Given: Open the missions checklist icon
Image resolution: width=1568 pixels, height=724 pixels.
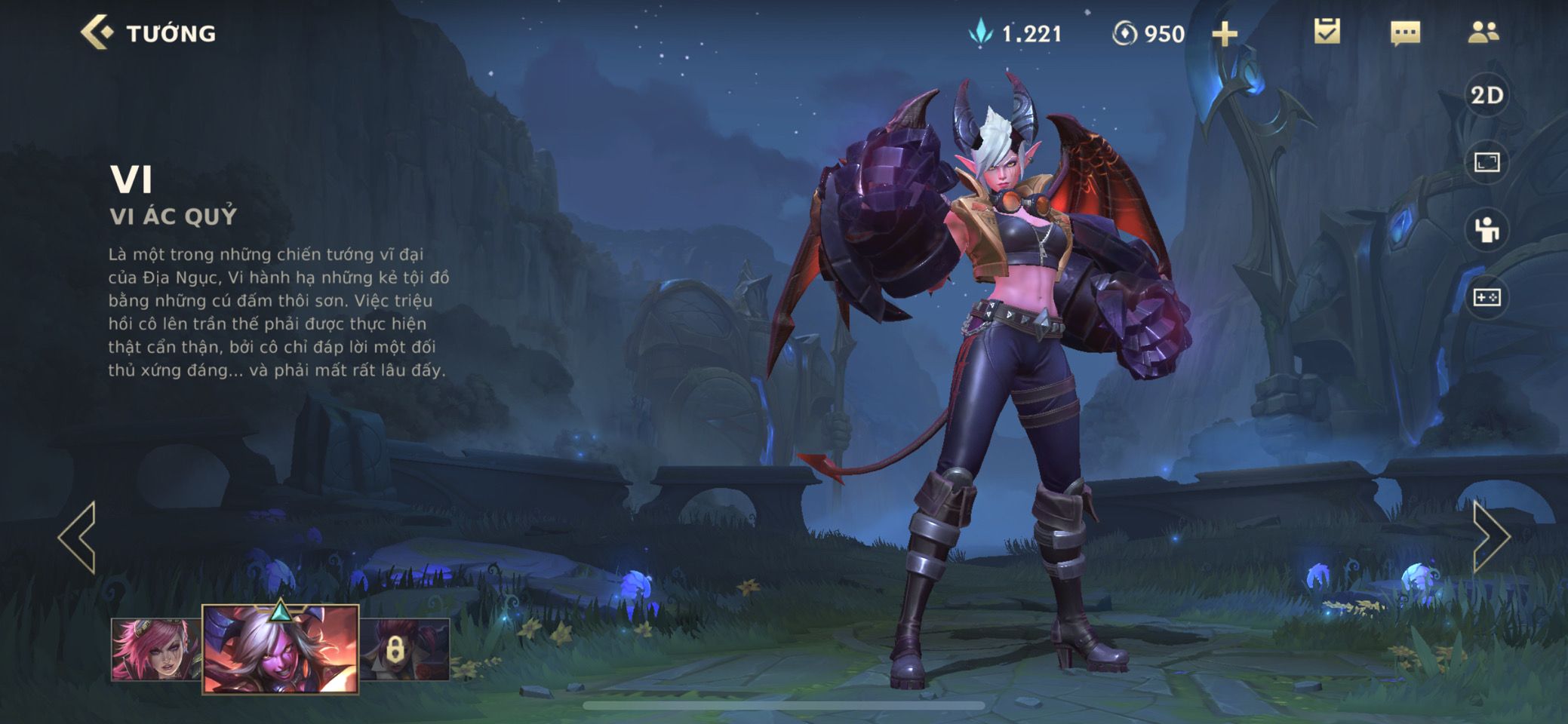Looking at the screenshot, I should pyautogui.click(x=1327, y=32).
